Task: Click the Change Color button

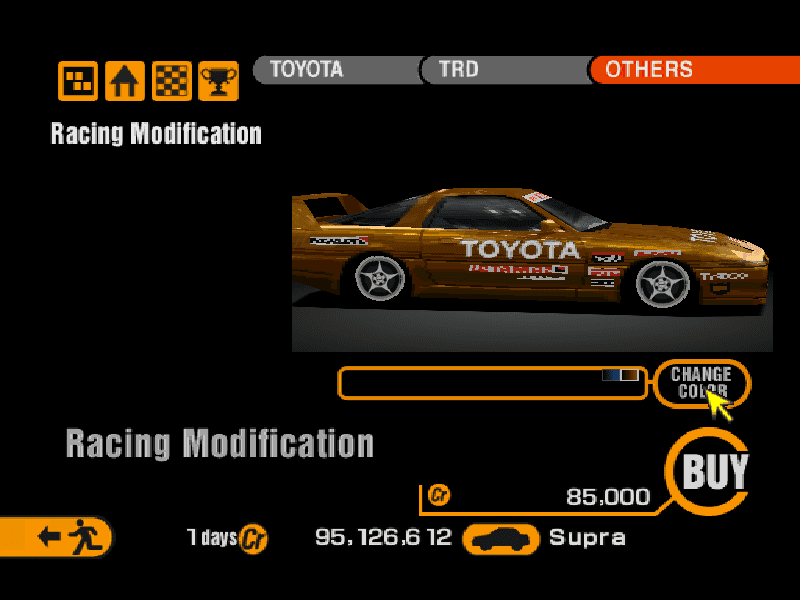Action: (x=701, y=383)
